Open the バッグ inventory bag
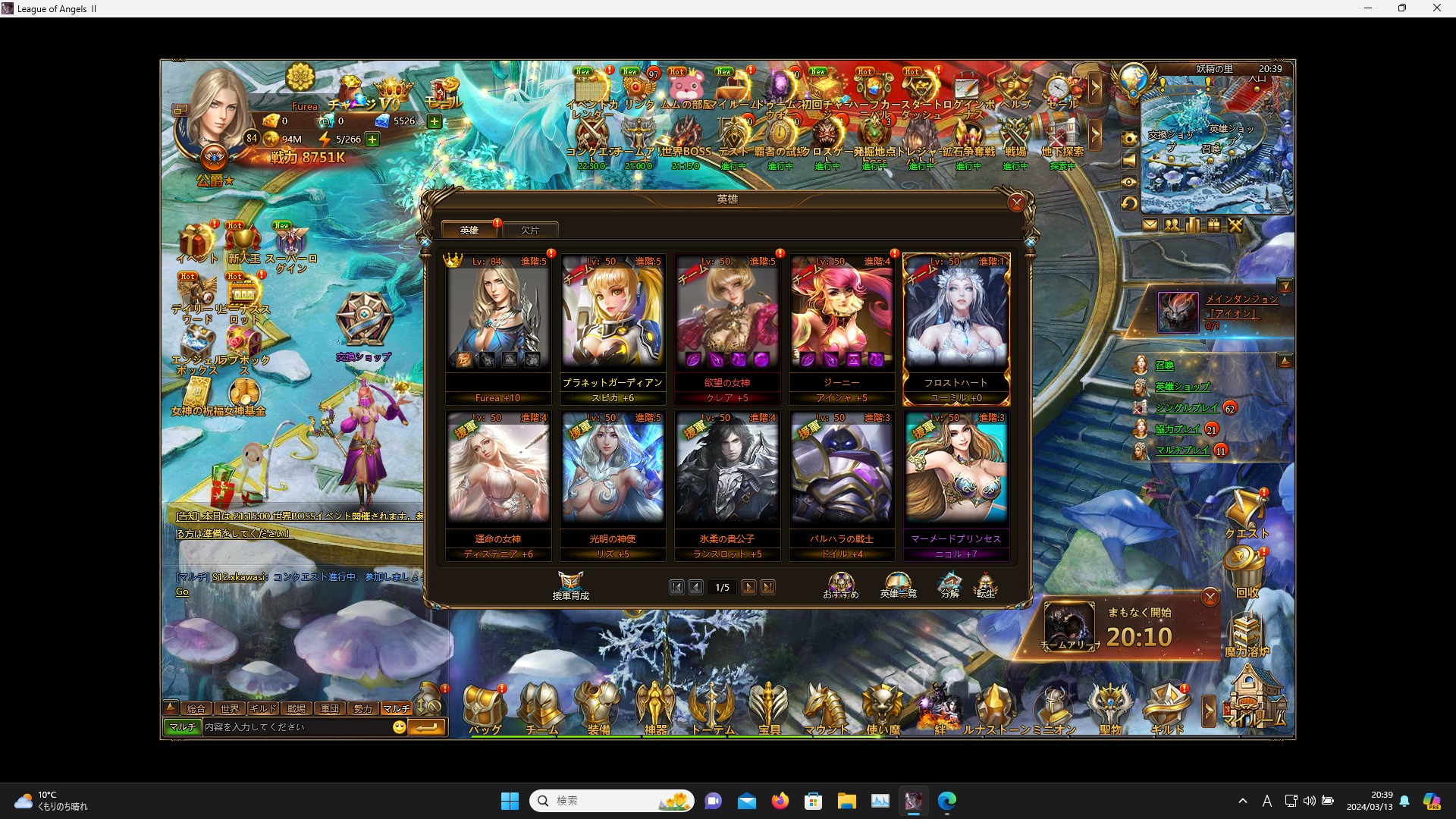 point(485,710)
